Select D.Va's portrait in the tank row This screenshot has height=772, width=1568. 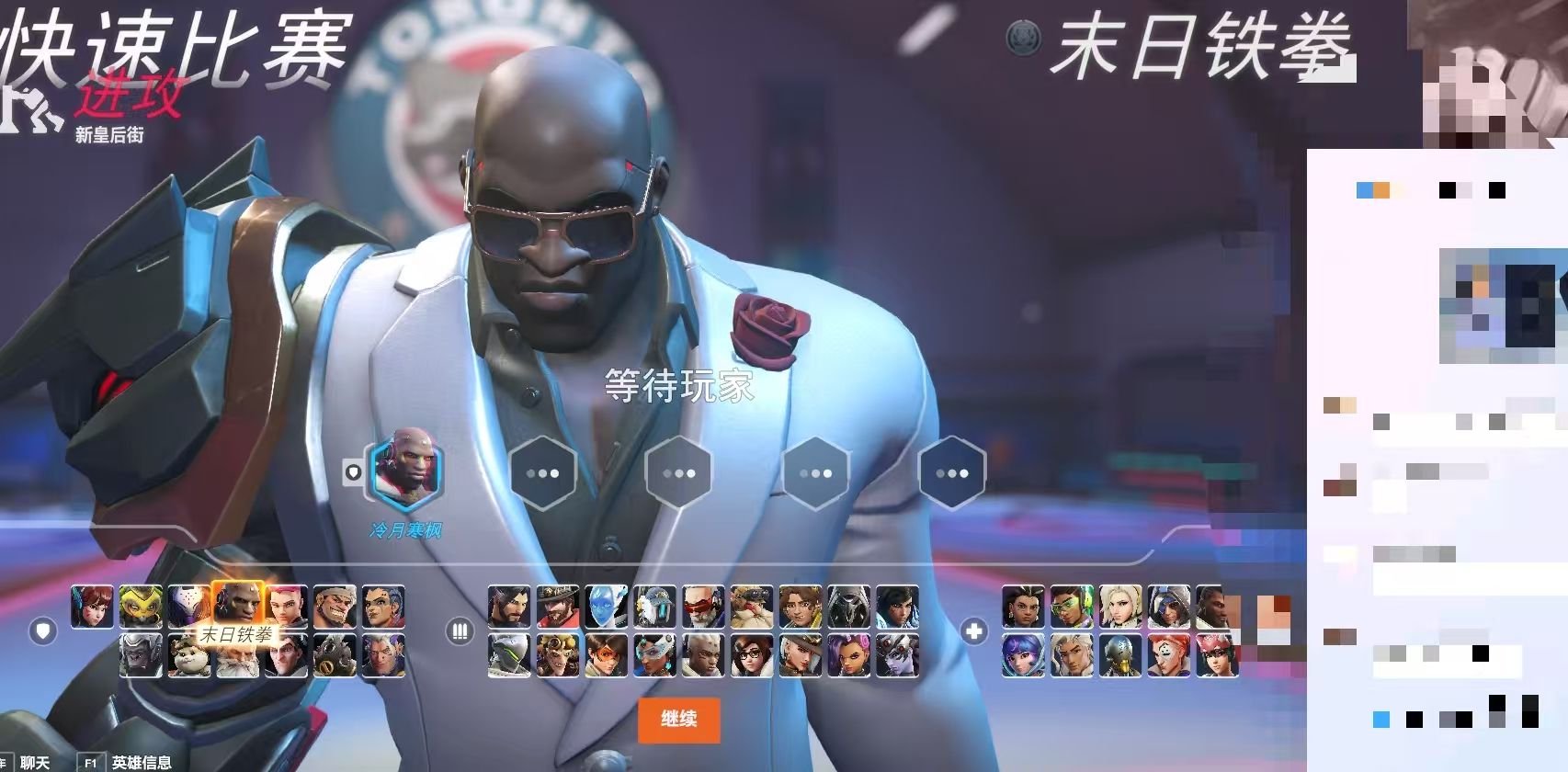pos(93,606)
